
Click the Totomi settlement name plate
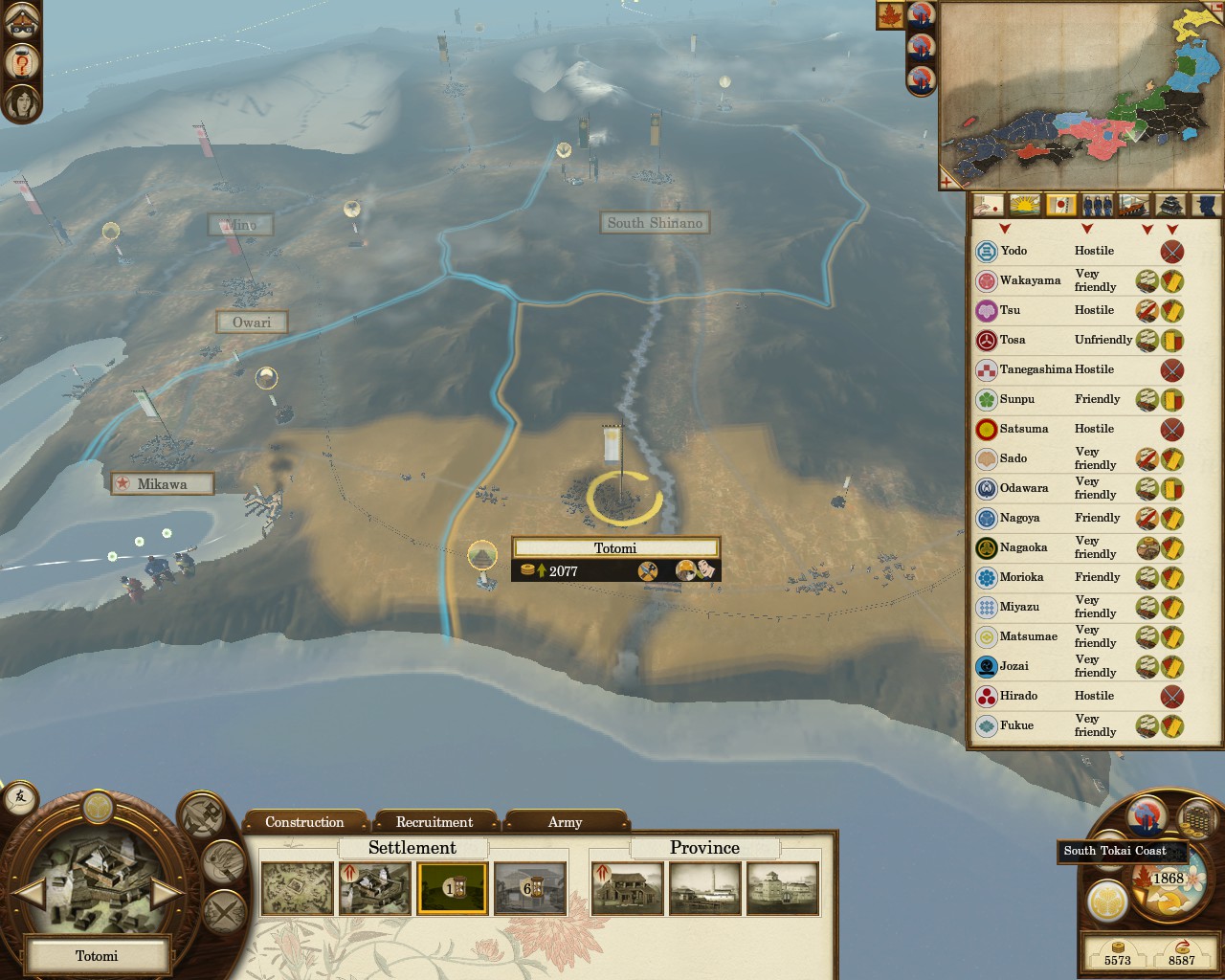coord(97,955)
